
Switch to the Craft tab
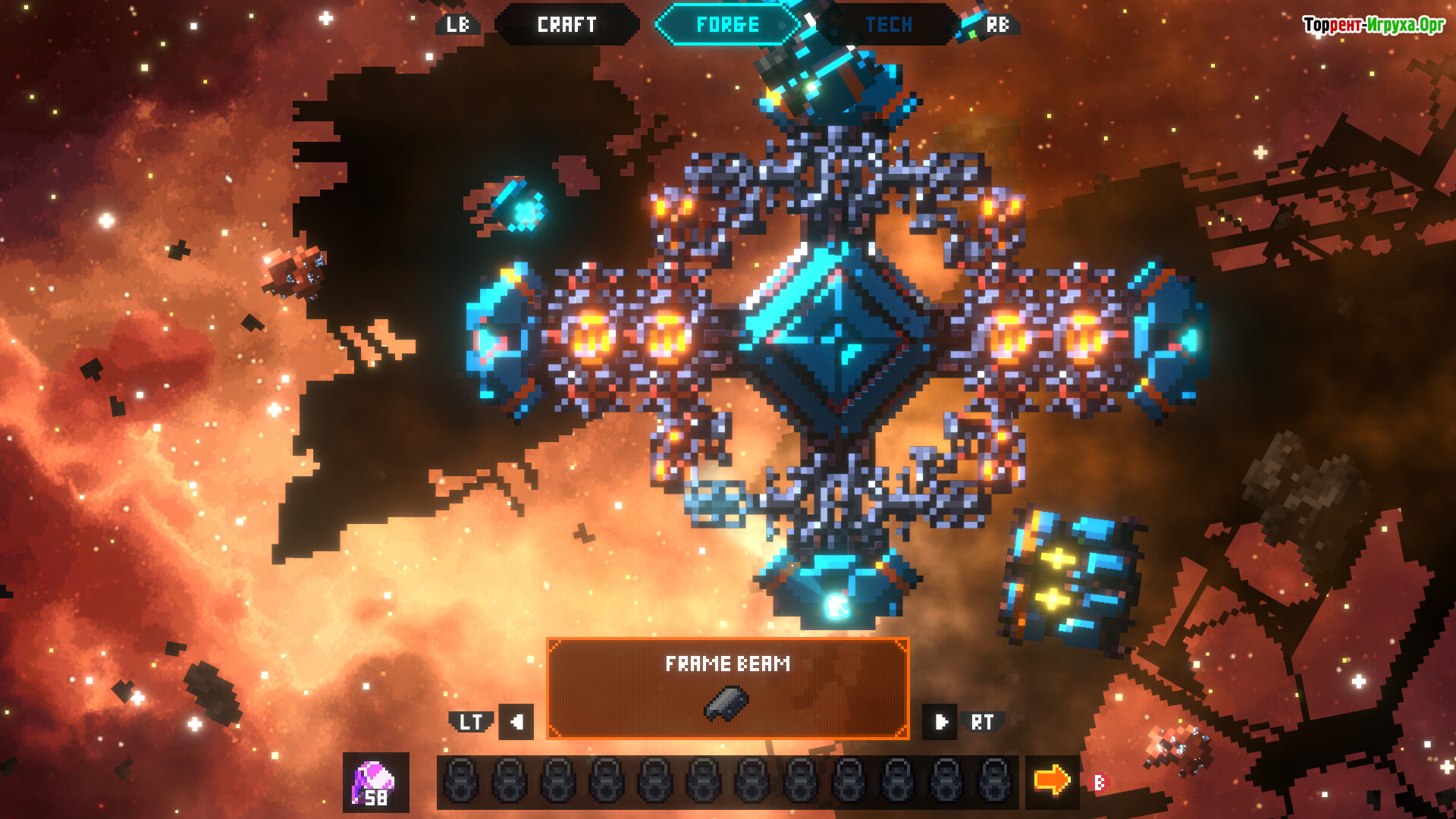tap(566, 25)
